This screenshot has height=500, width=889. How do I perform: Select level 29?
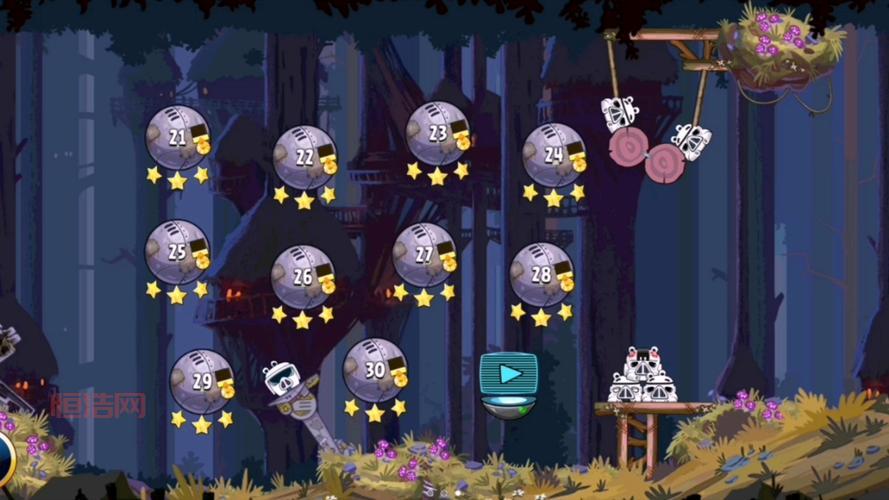202,382
